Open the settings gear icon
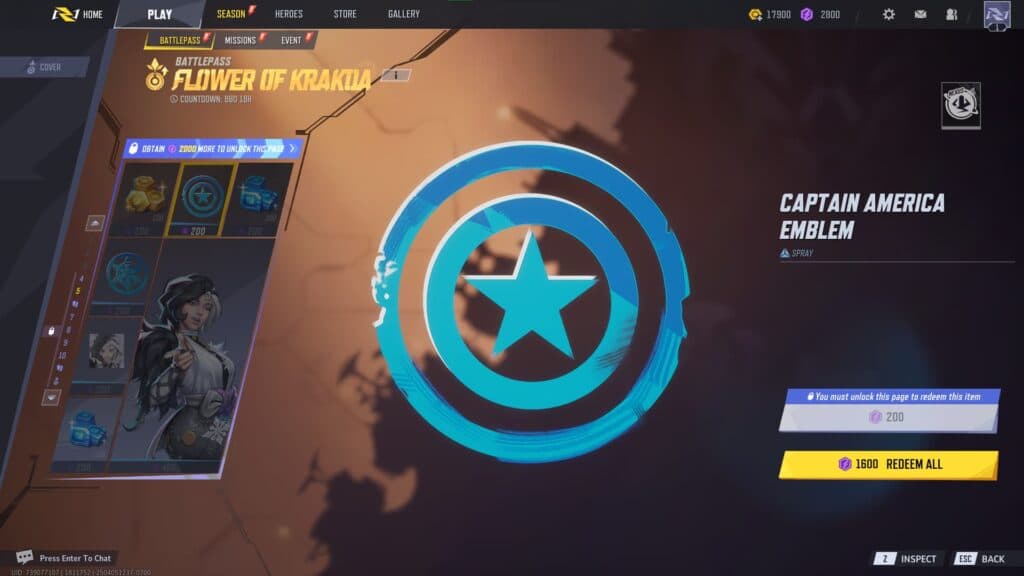 pos(888,14)
